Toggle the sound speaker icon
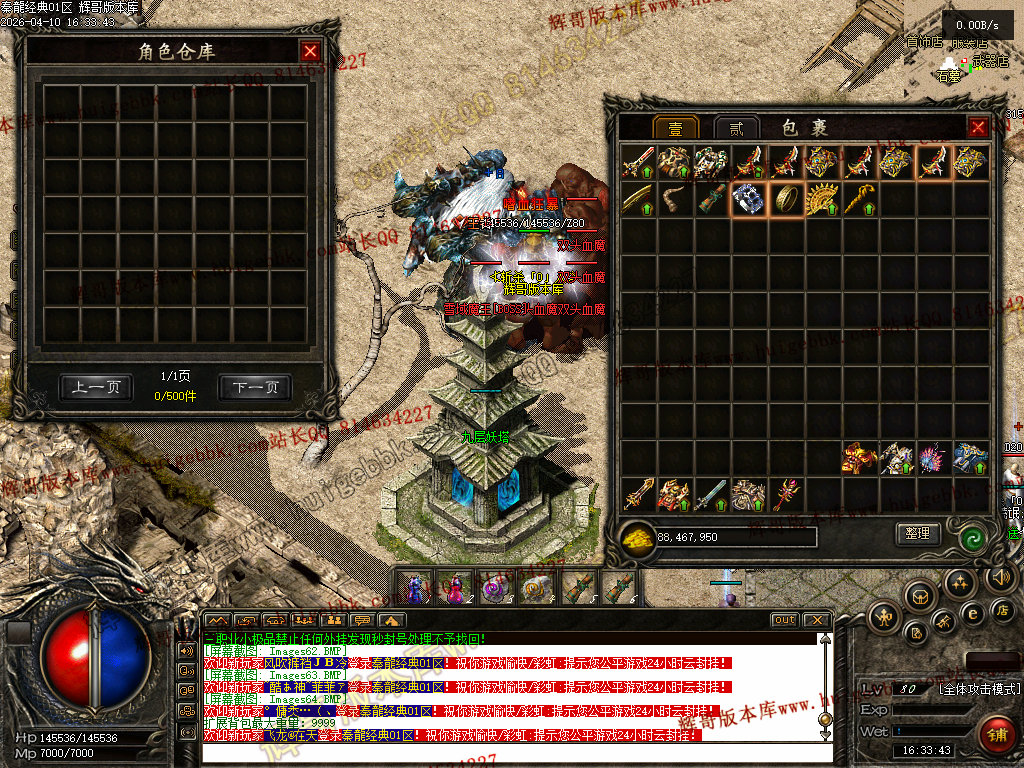This screenshot has height=768, width=1024. click(999, 577)
